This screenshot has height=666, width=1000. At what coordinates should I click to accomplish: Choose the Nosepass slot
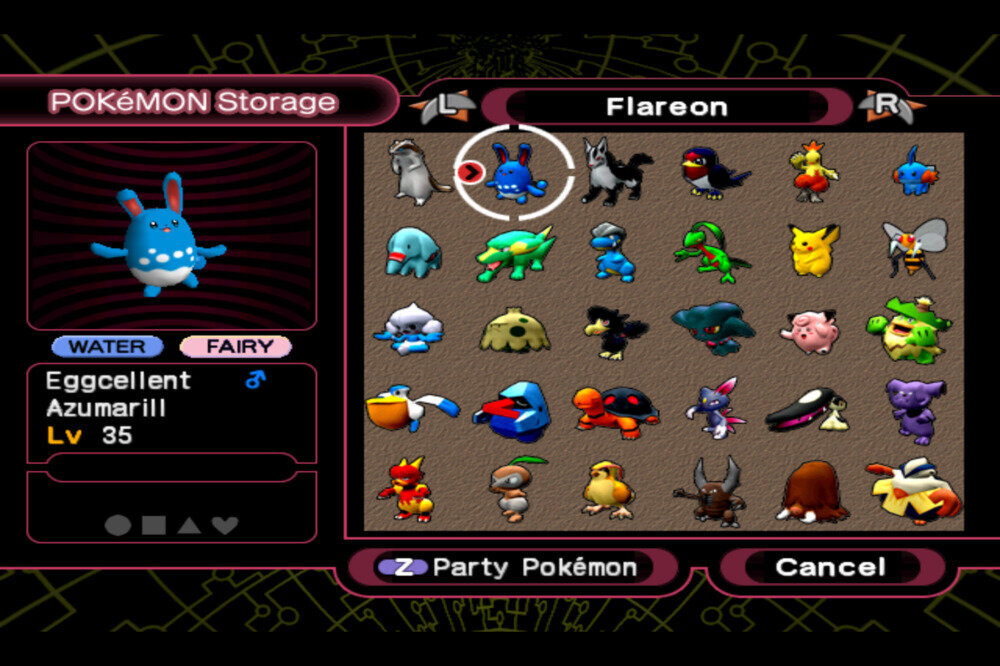pos(514,410)
